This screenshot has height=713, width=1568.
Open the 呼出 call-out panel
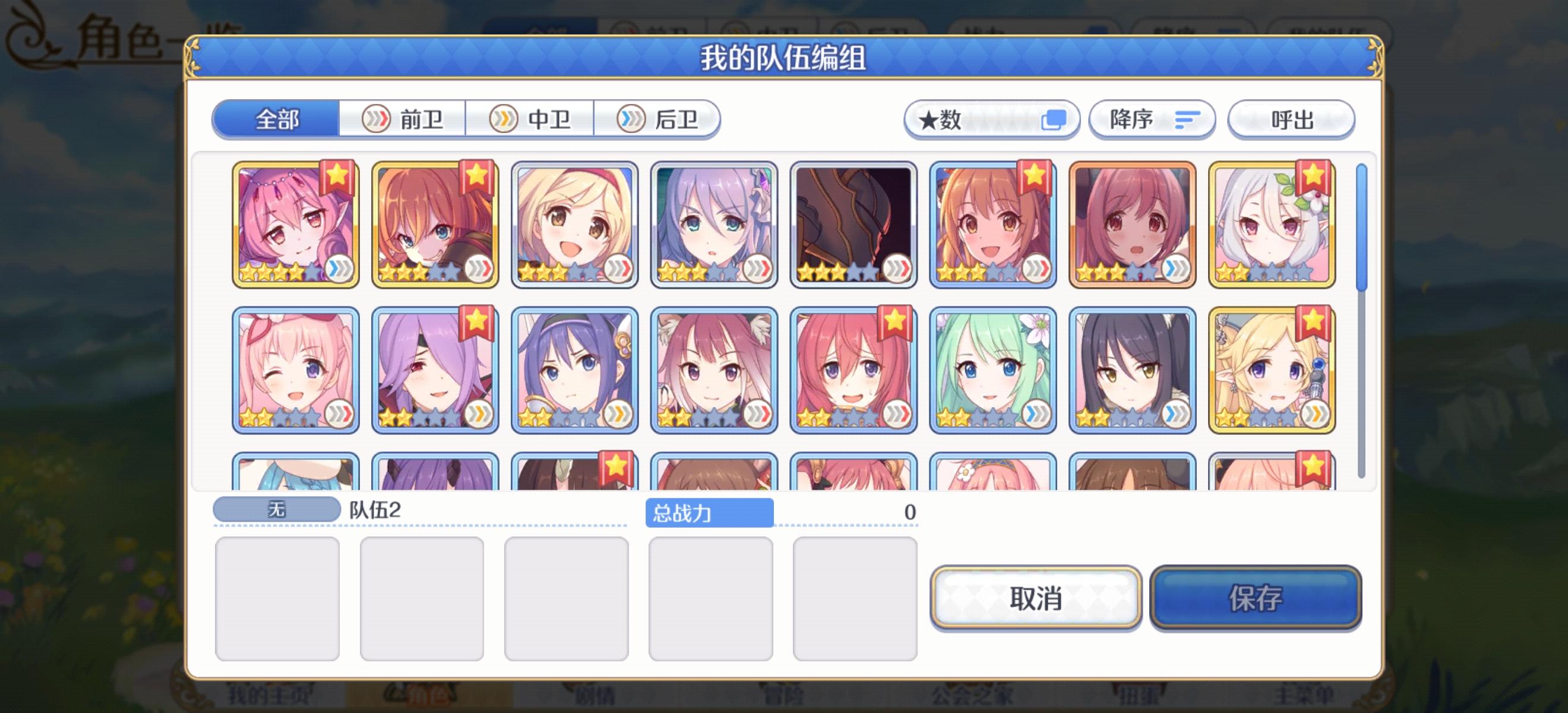[1291, 120]
